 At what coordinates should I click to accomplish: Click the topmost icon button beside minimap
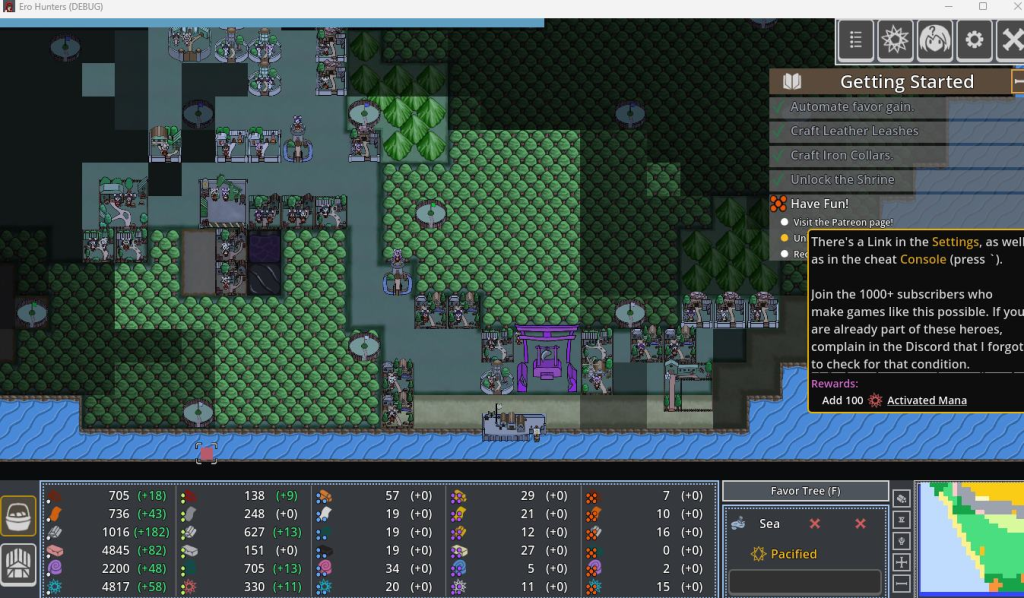(901, 498)
